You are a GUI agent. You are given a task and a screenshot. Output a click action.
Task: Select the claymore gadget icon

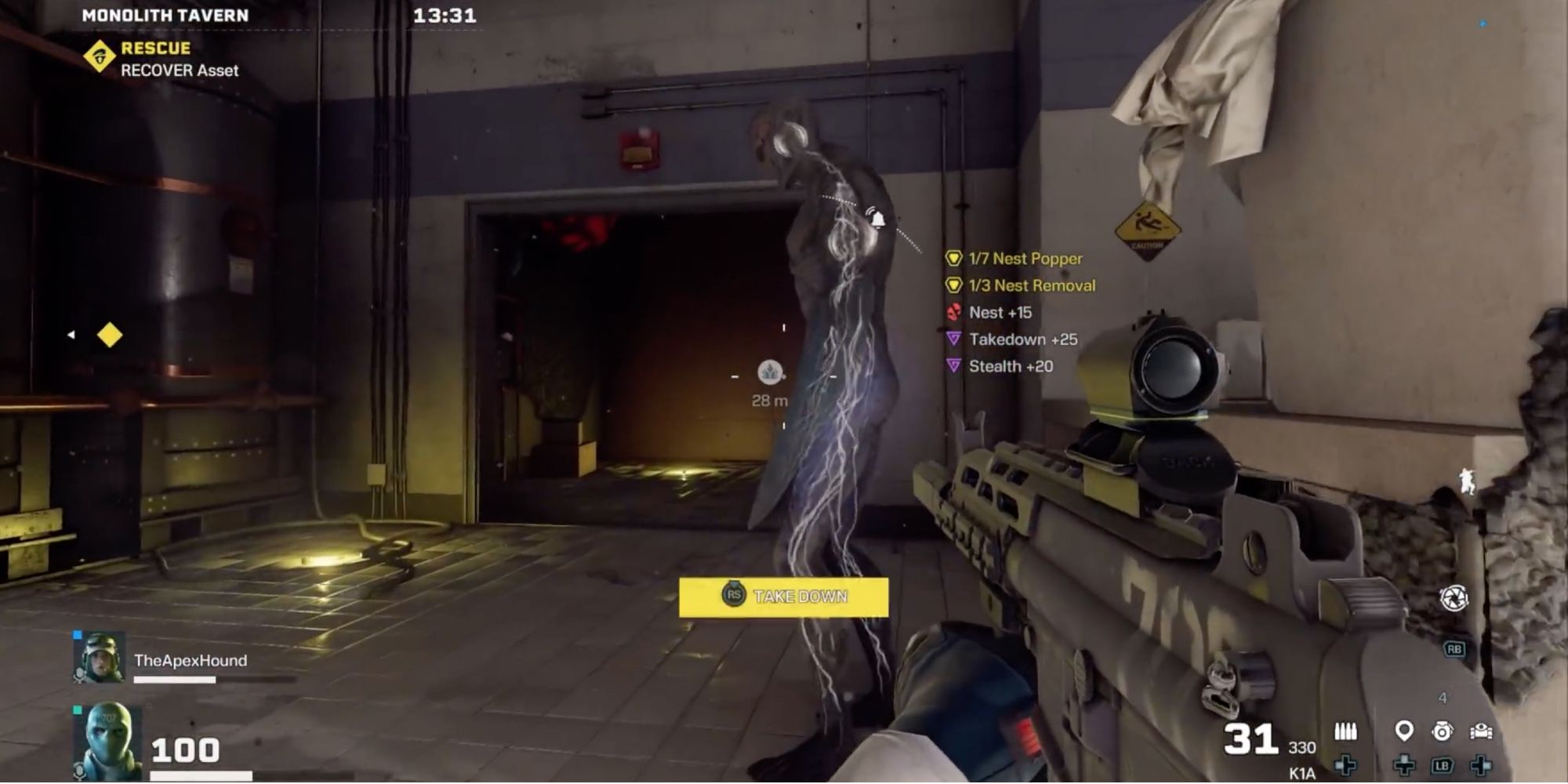tap(1480, 729)
